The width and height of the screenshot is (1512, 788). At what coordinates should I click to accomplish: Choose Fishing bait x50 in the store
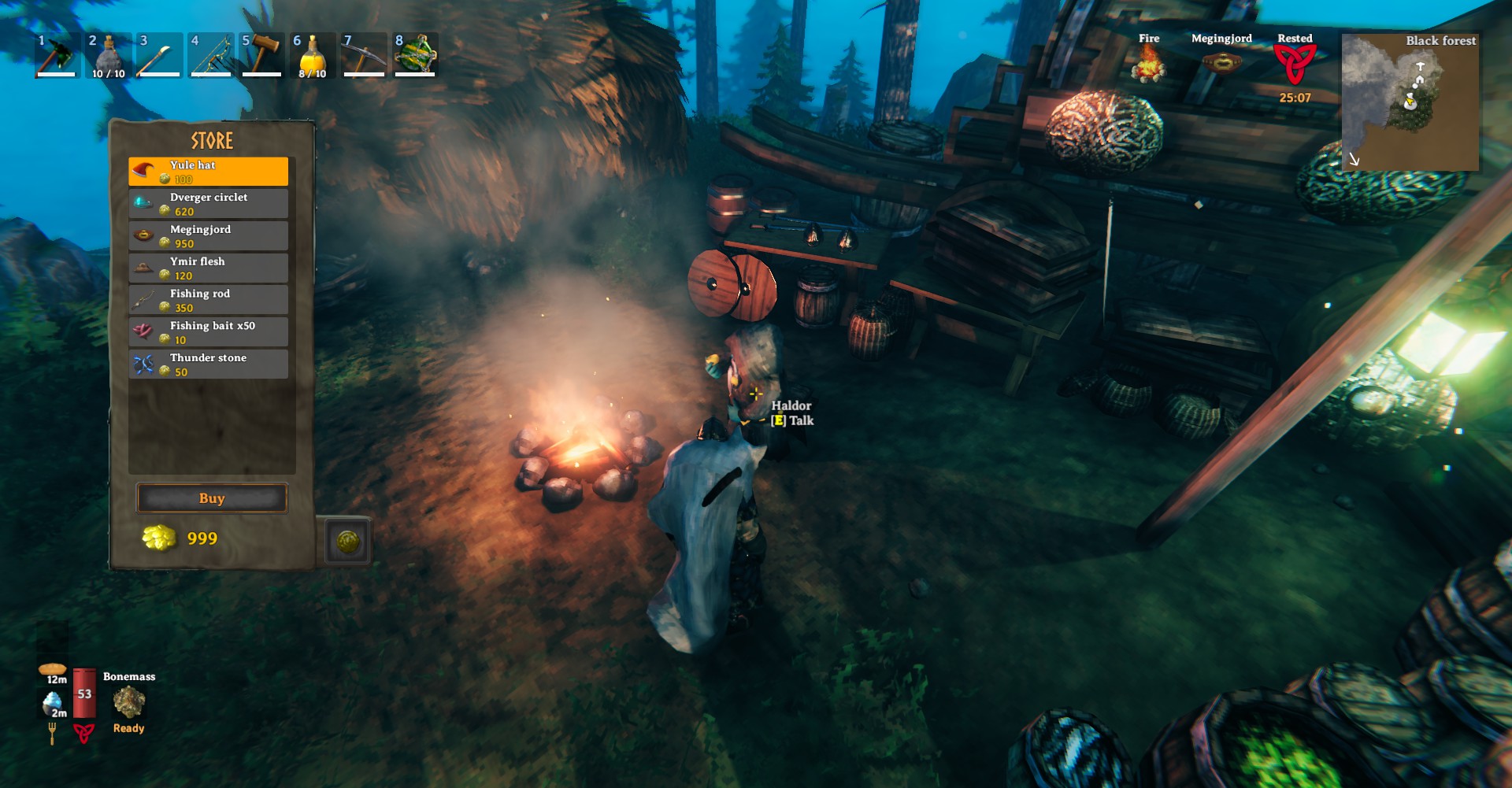point(208,332)
